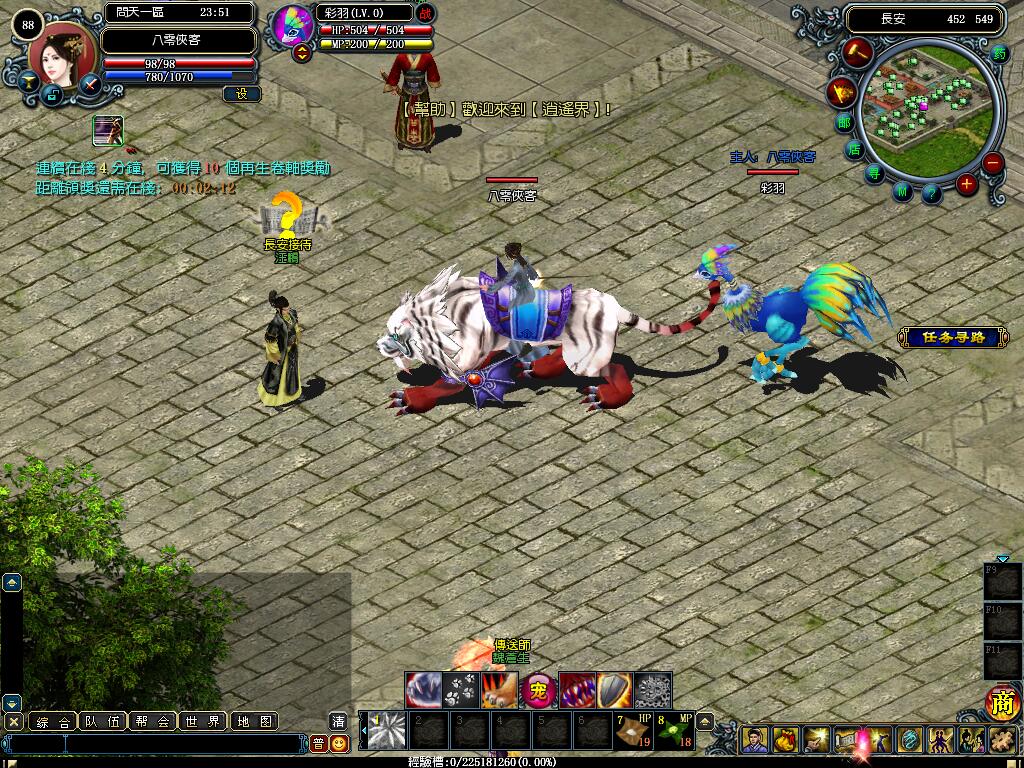Open the emoji smiley face picker

tap(339, 743)
